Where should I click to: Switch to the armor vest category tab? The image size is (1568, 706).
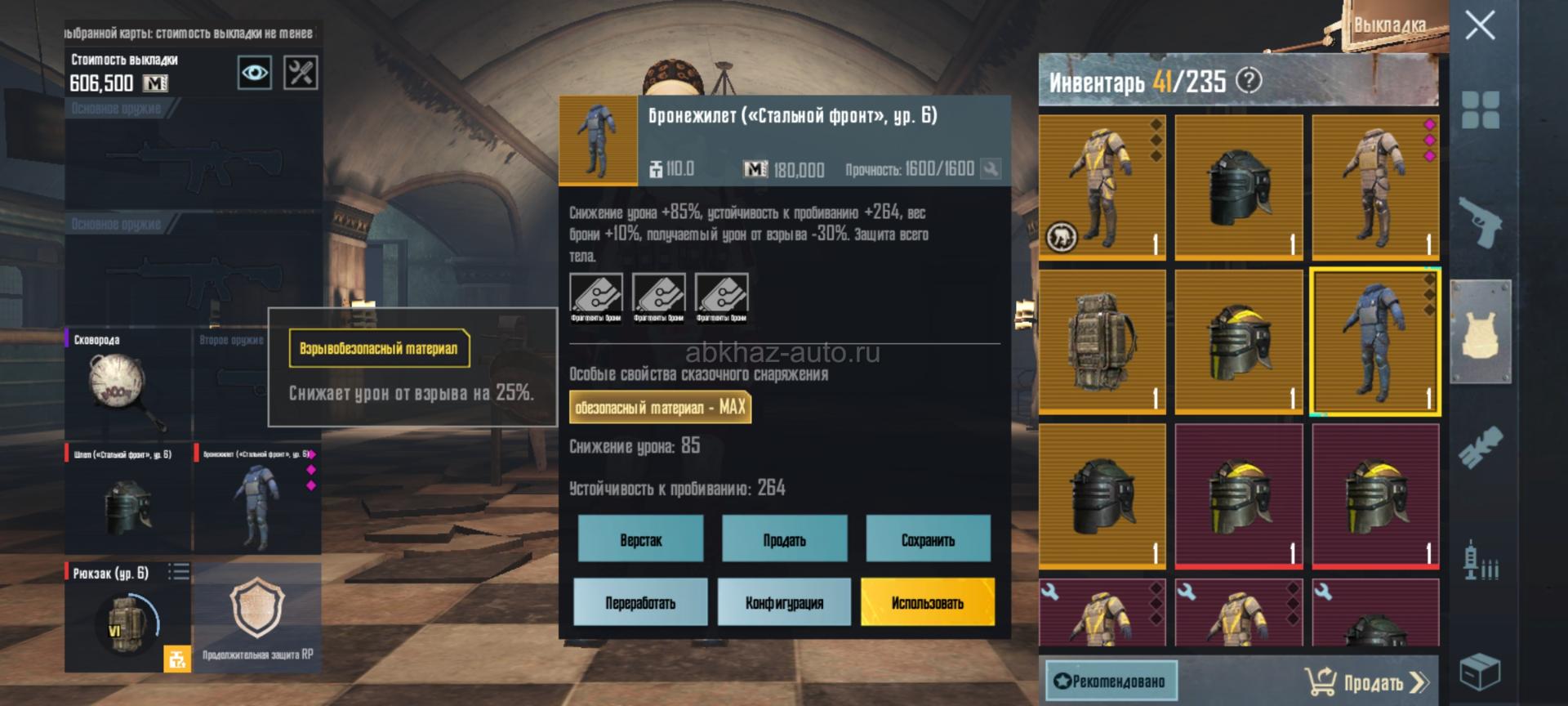[x=1480, y=331]
